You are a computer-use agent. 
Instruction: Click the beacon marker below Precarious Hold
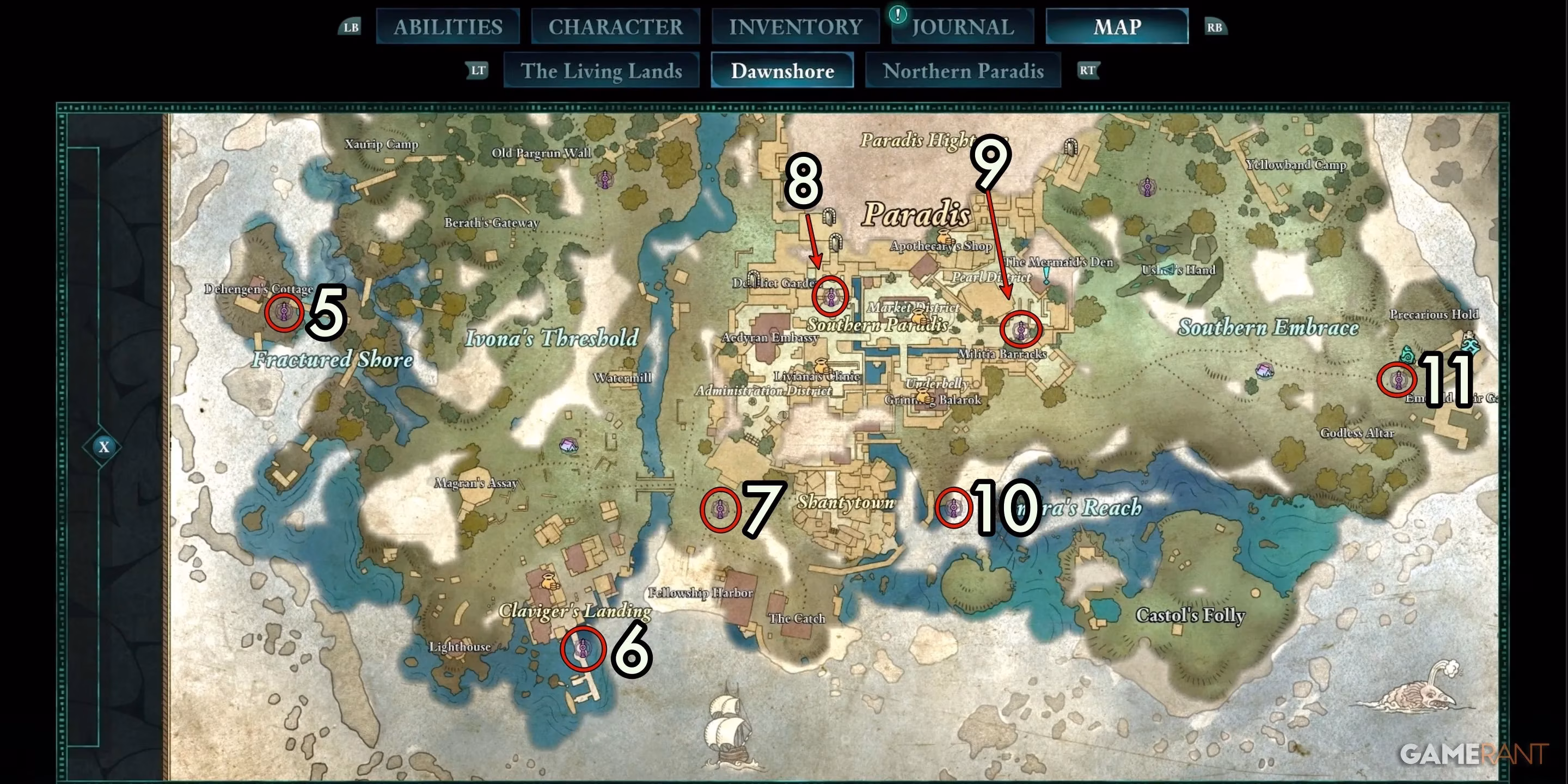point(1398,380)
